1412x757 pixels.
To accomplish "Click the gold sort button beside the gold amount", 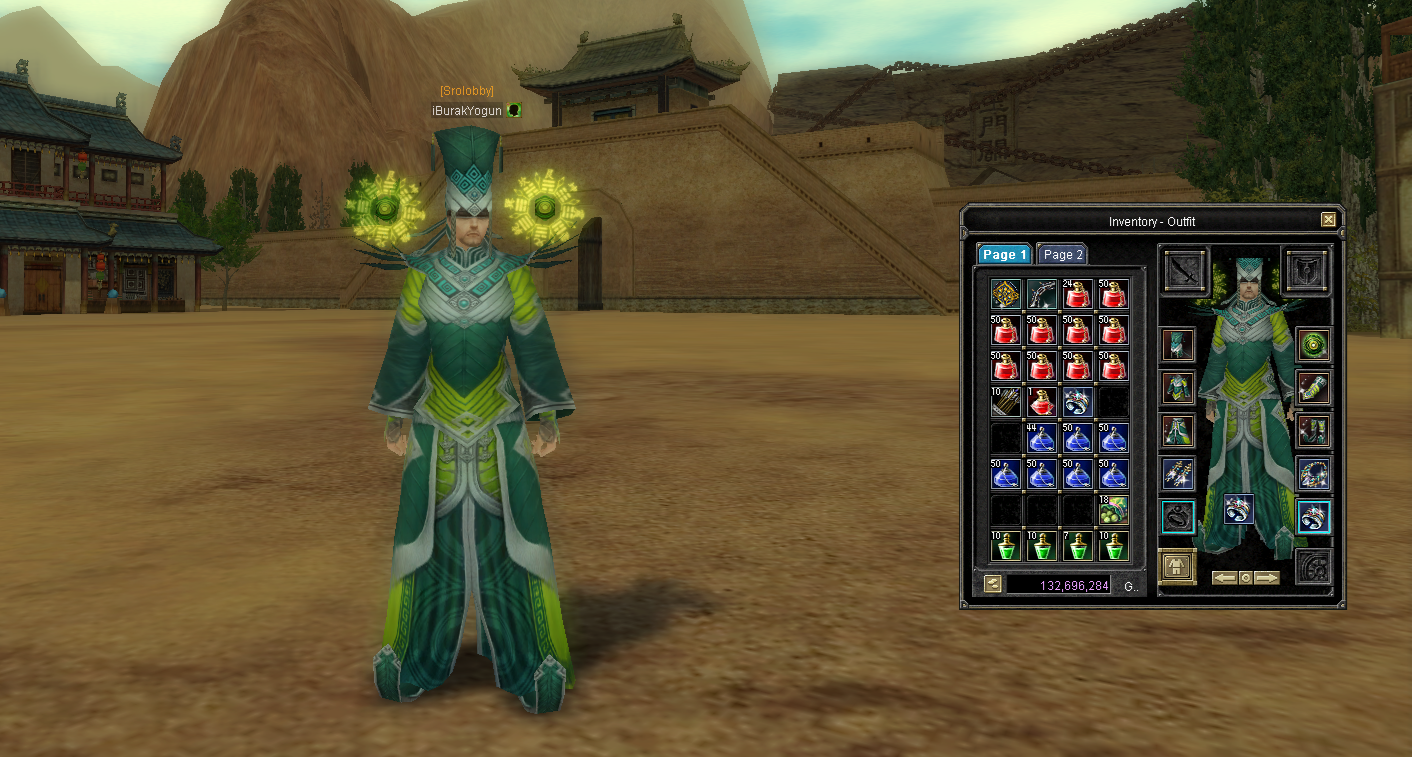I will tap(992, 584).
